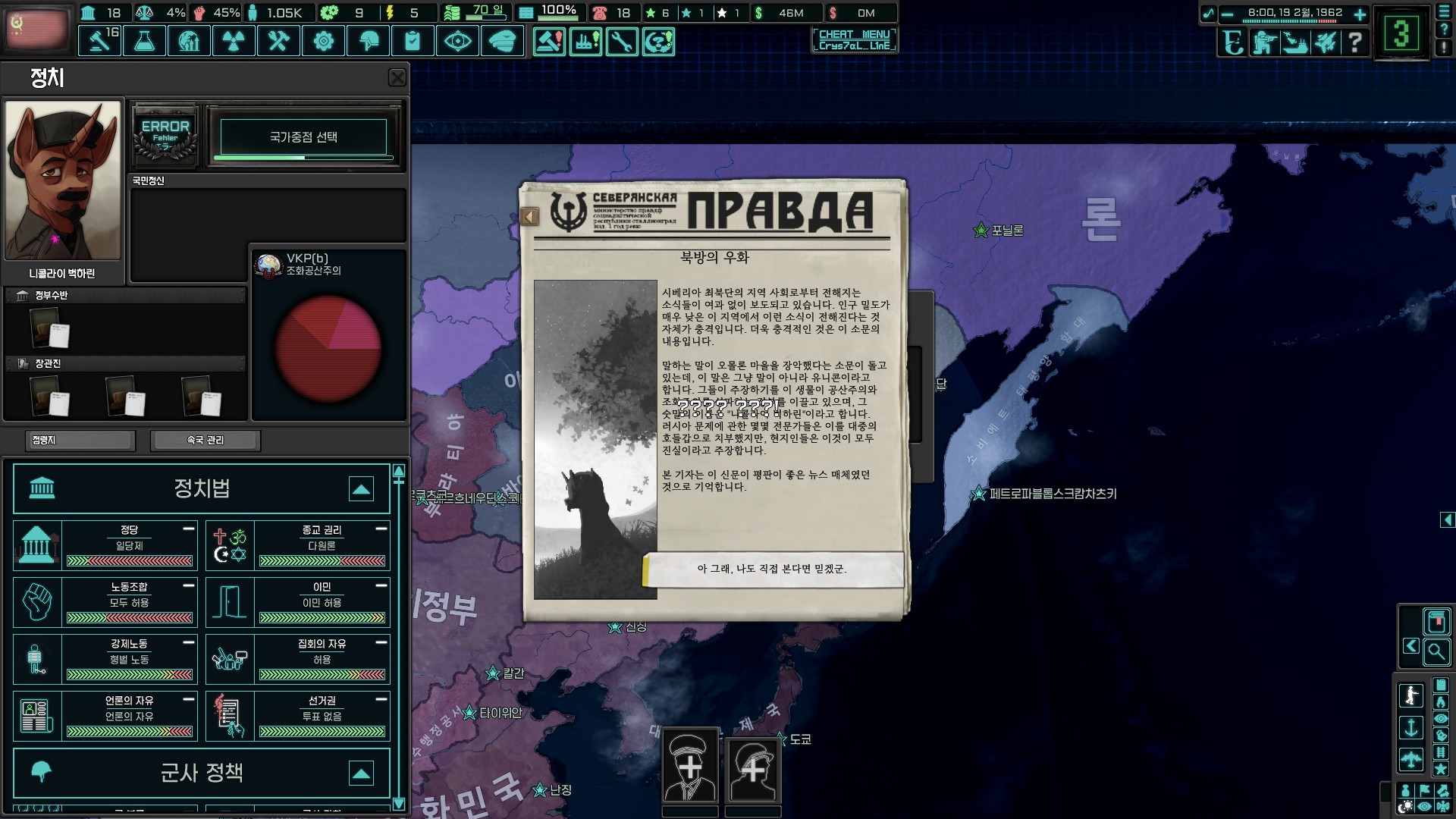
Task: Open the research flask menu
Action: point(144,41)
